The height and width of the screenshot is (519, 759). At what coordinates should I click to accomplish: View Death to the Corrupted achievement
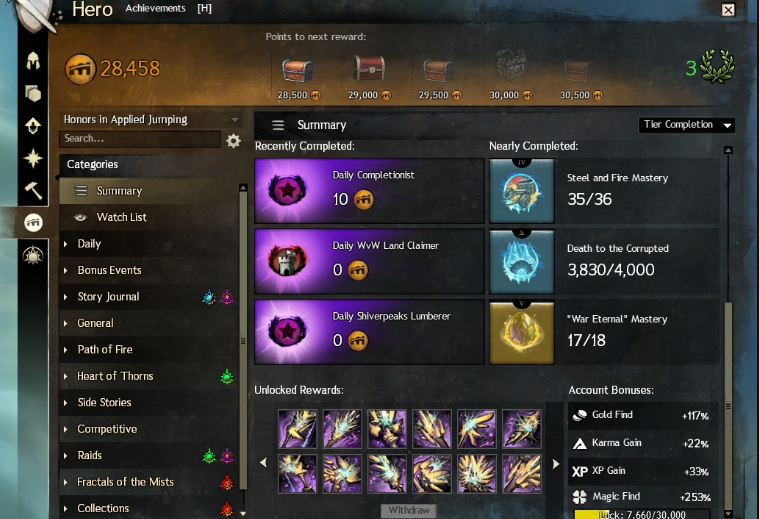tap(606, 260)
